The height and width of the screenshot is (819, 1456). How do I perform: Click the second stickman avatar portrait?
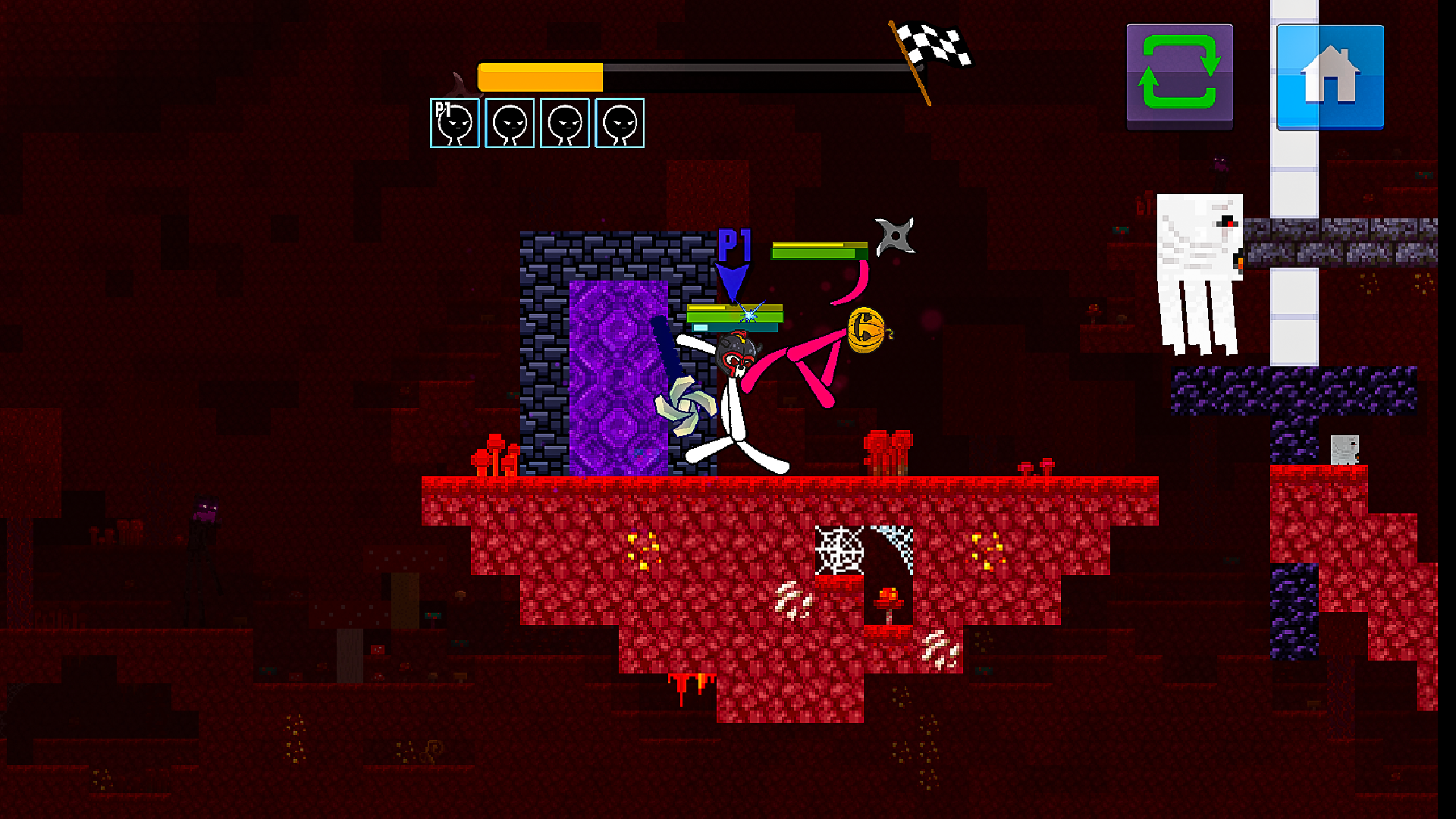coord(508,124)
